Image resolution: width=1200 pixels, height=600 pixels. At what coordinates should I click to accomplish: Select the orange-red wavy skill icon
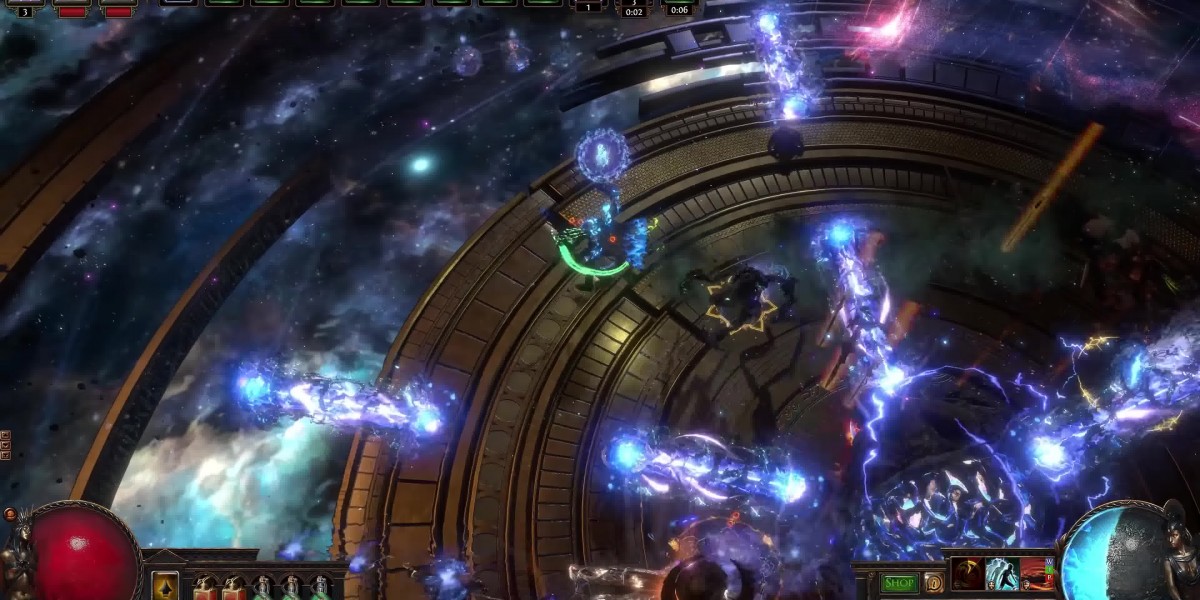1037,574
